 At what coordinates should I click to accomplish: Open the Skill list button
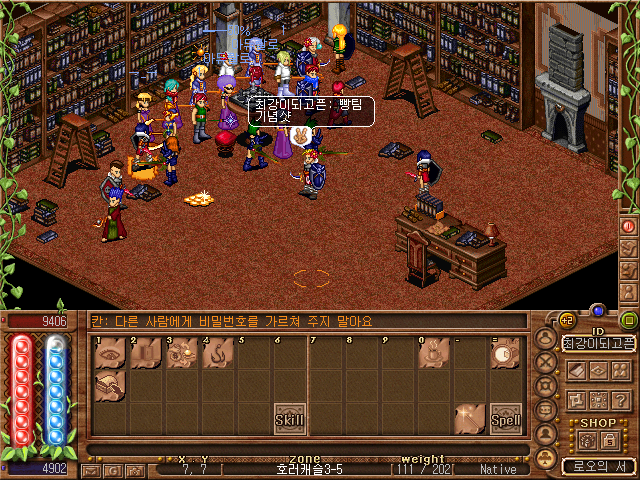(290, 419)
